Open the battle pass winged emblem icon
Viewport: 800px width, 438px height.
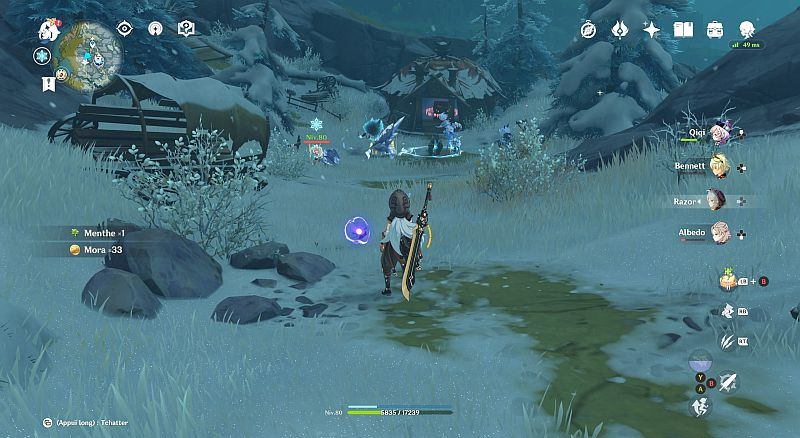coord(619,30)
